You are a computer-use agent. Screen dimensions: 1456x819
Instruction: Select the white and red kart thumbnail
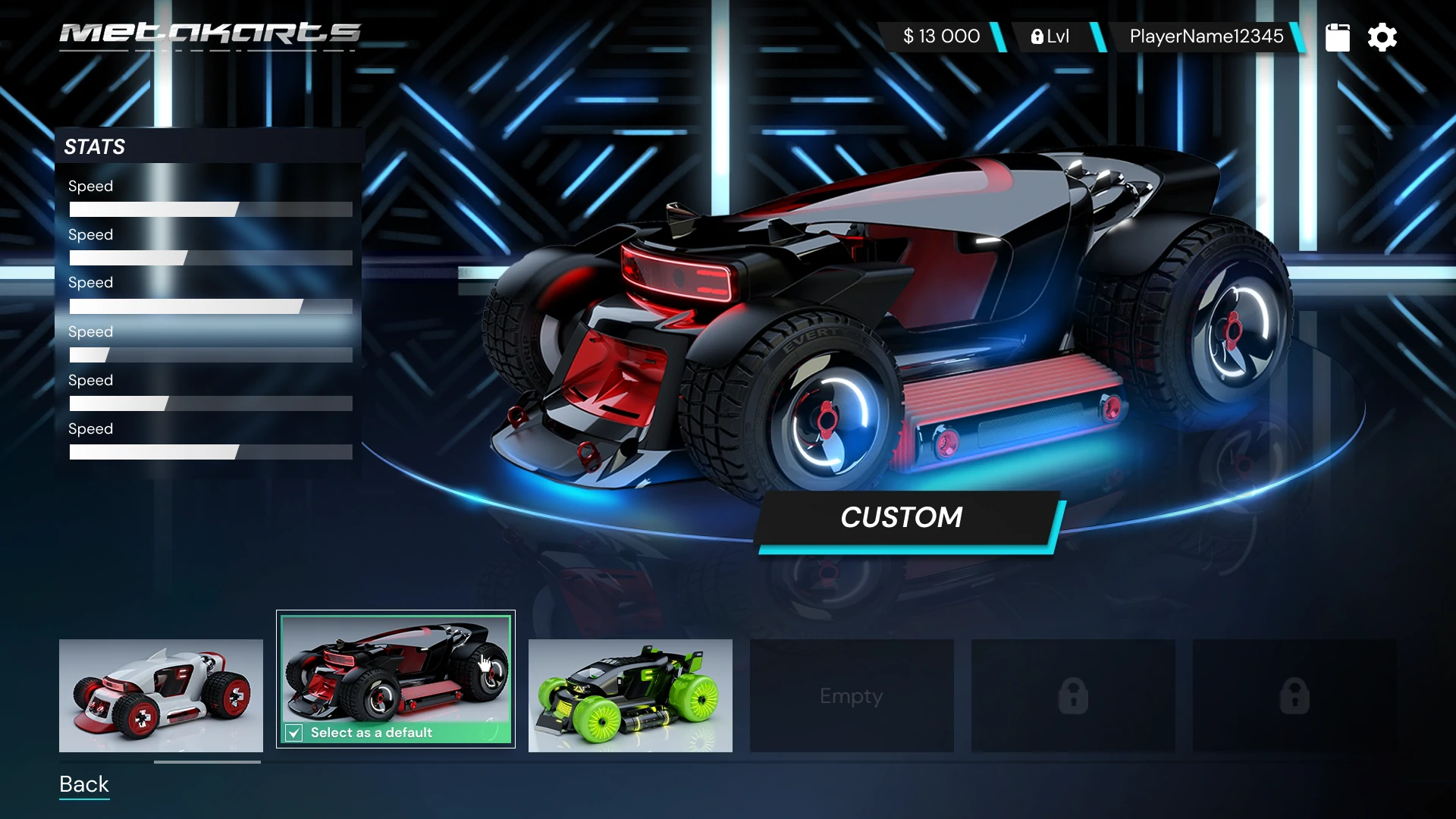click(161, 695)
